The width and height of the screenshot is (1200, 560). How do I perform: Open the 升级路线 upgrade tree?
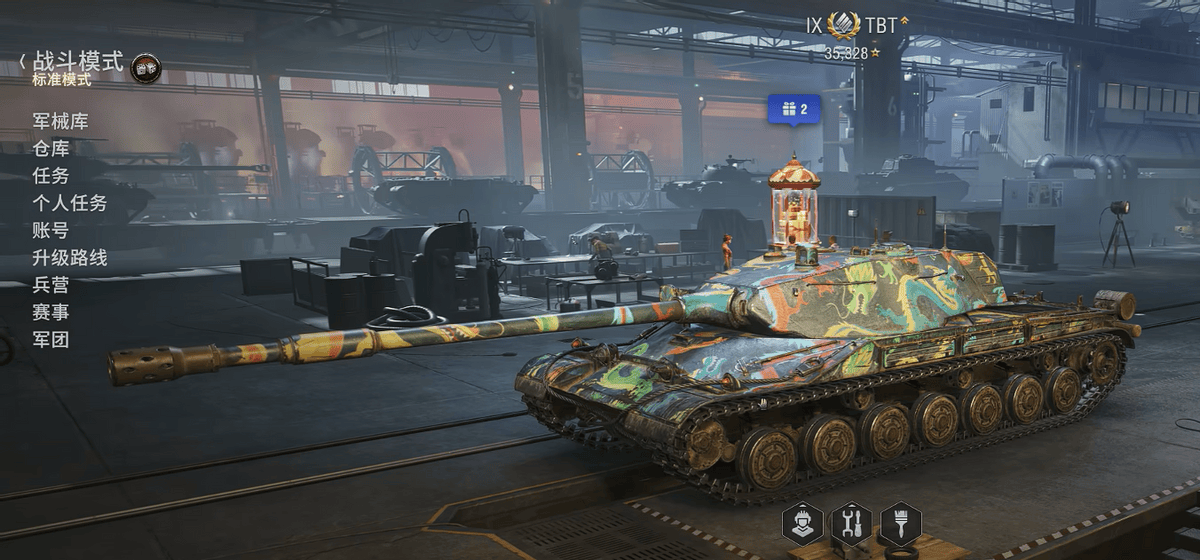pos(69,258)
